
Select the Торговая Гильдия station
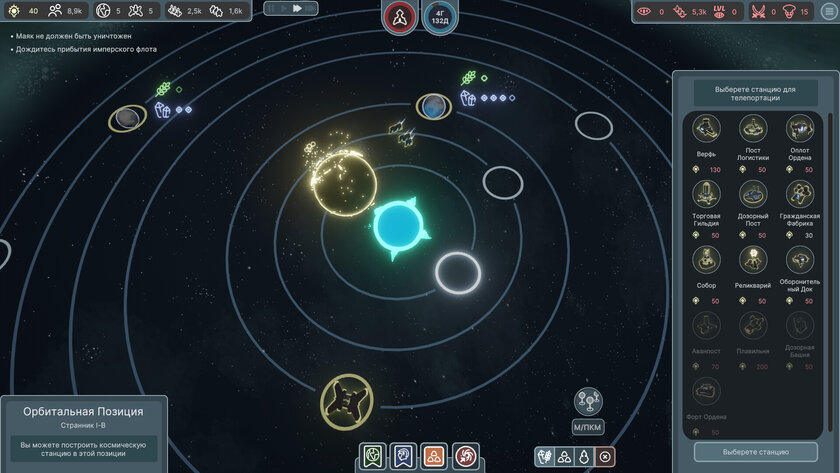(707, 194)
